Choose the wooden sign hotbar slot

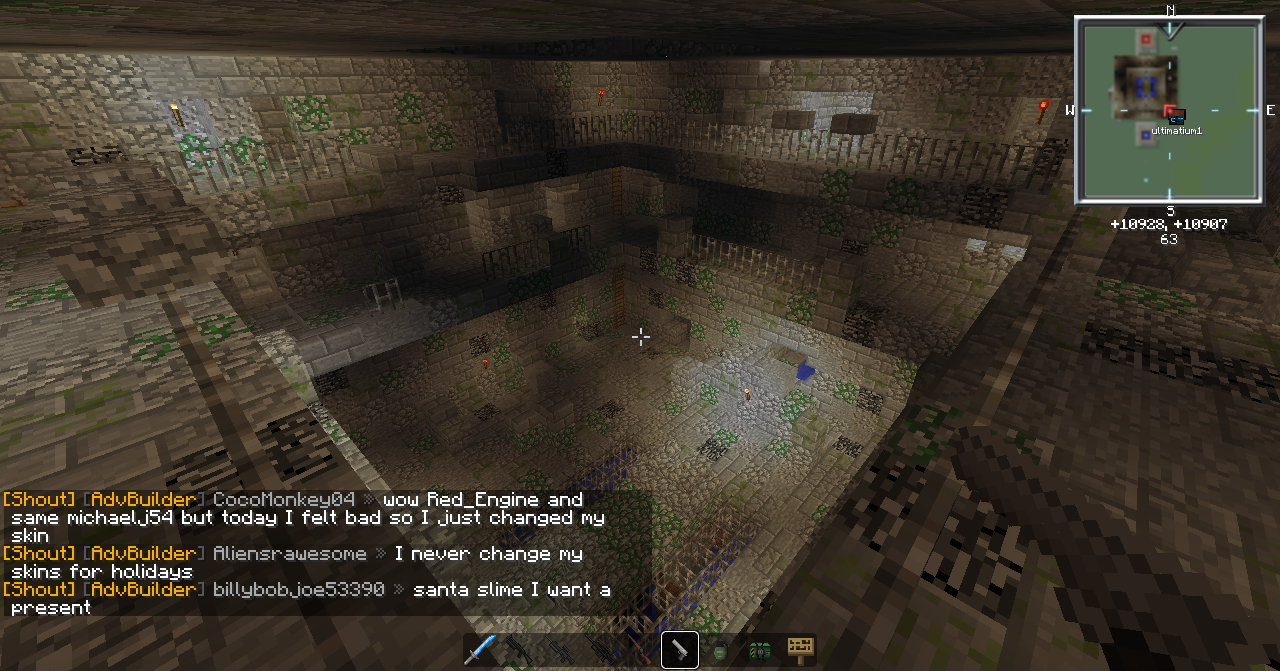(x=799, y=650)
